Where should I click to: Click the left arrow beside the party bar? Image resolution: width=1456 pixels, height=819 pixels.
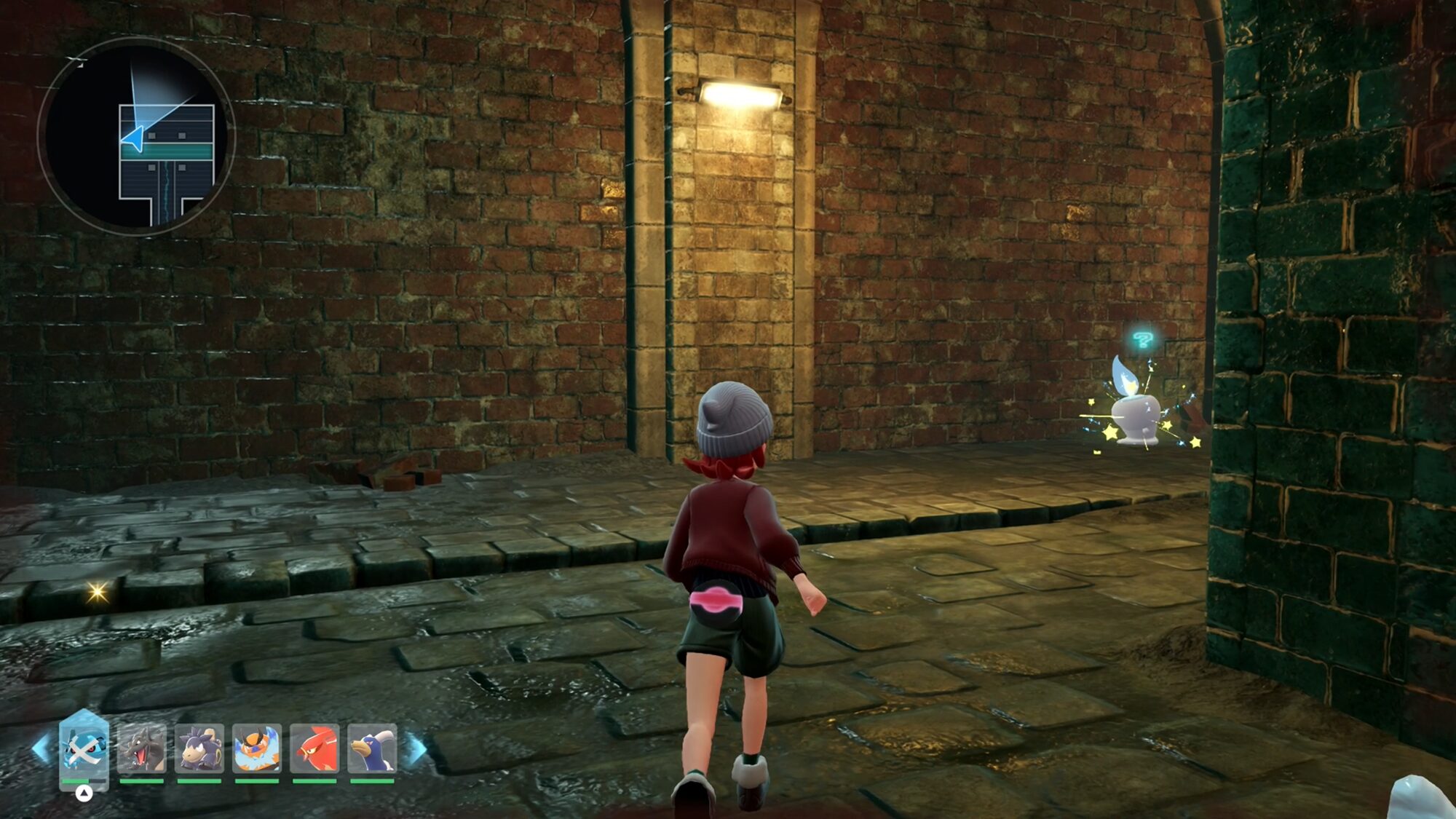(x=41, y=748)
